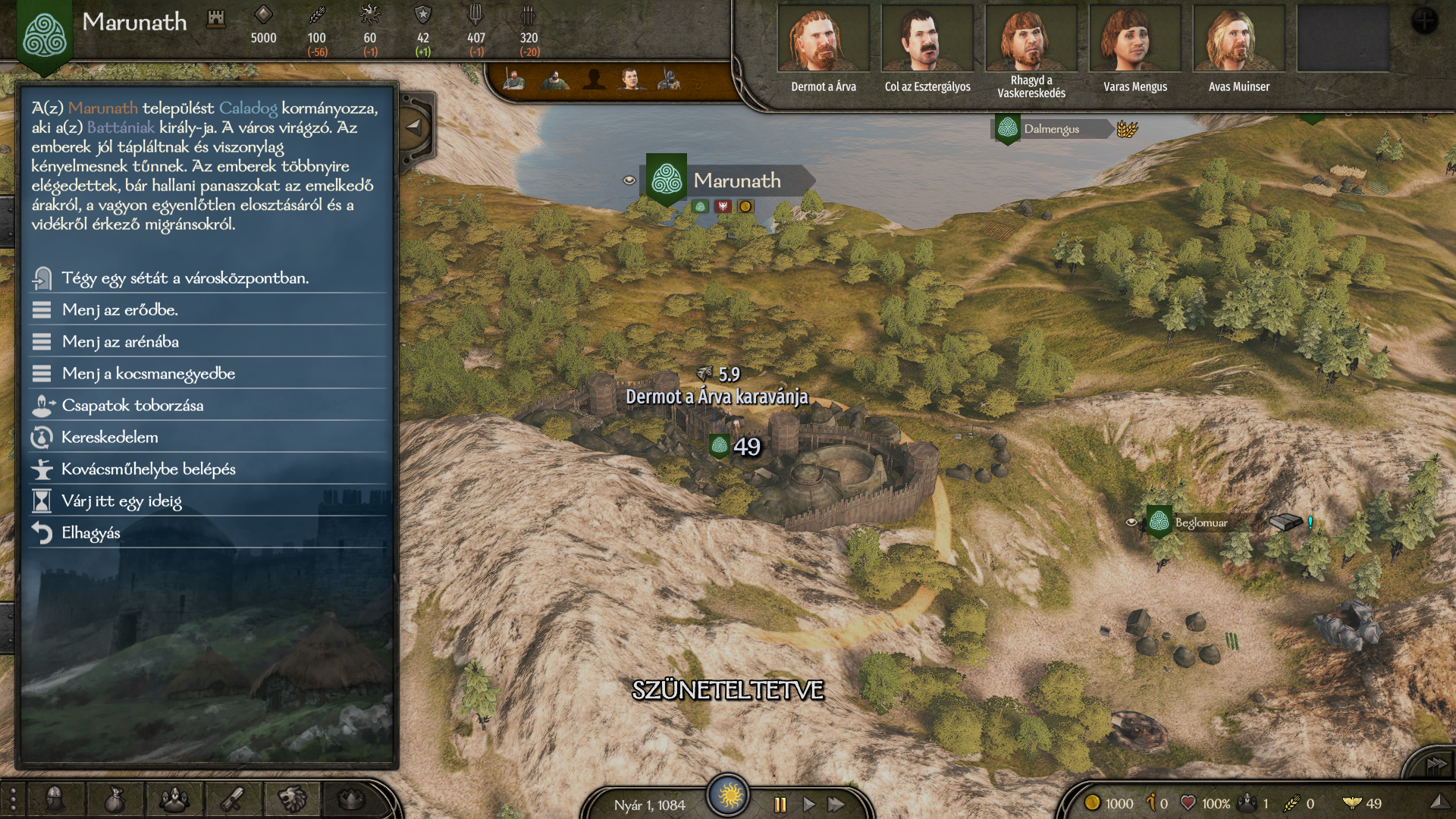Go to the arena via 'Menj az arénába'

[121, 342]
